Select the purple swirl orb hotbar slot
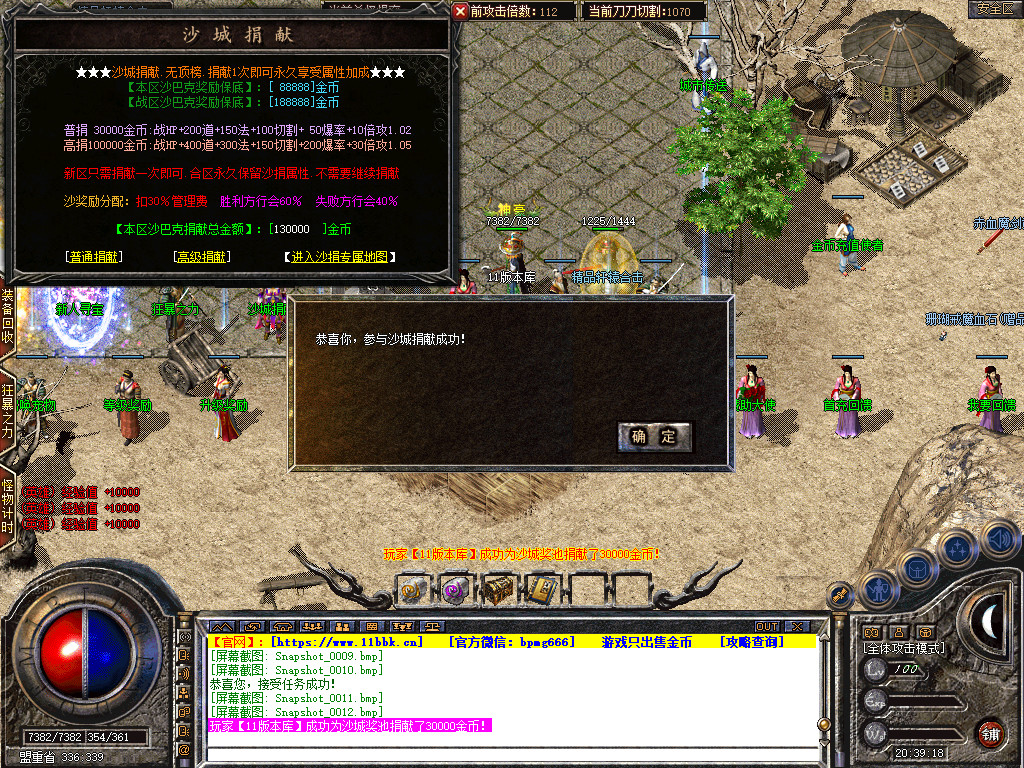 [x=455, y=590]
